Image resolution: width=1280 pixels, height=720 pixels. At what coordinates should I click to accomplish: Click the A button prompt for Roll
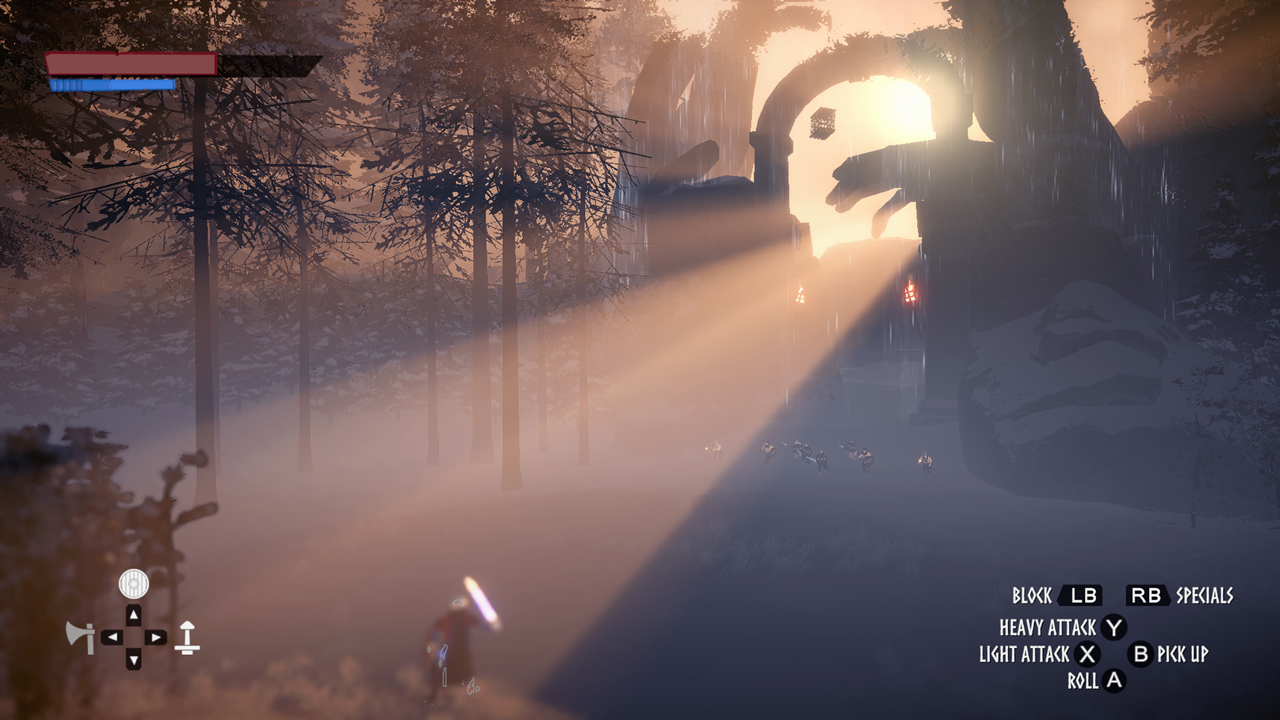[x=1114, y=679]
